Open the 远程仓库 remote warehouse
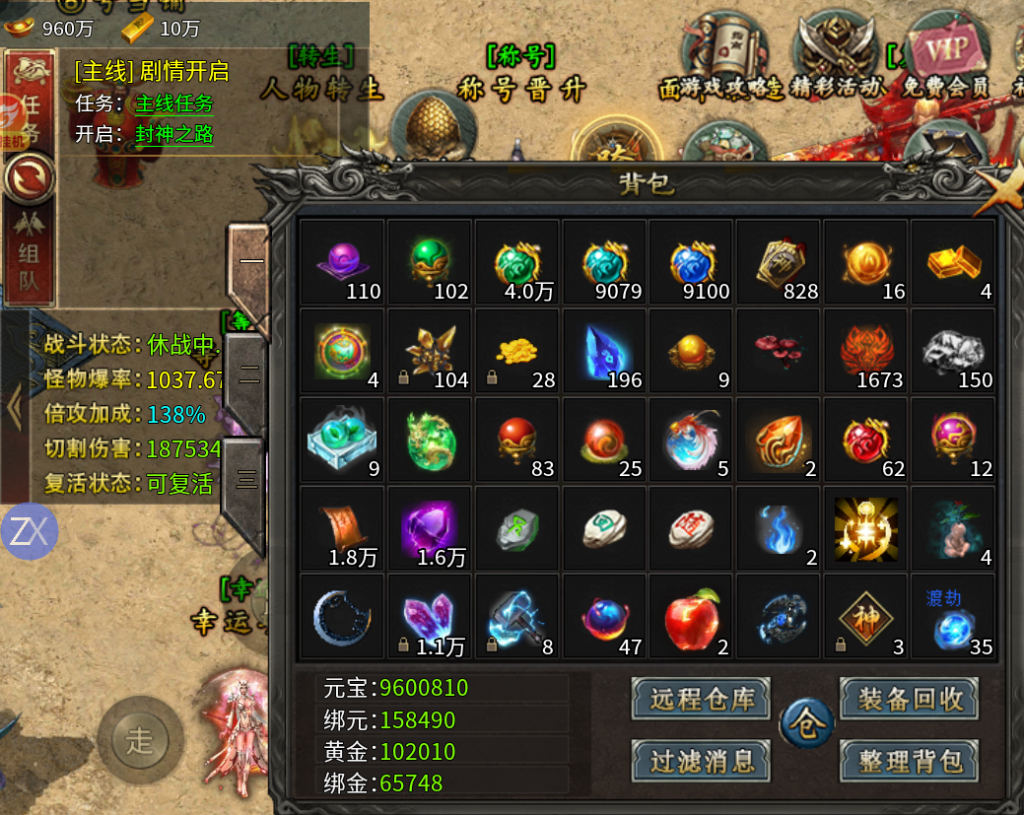The height and width of the screenshot is (815, 1024). pyautogui.click(x=701, y=699)
